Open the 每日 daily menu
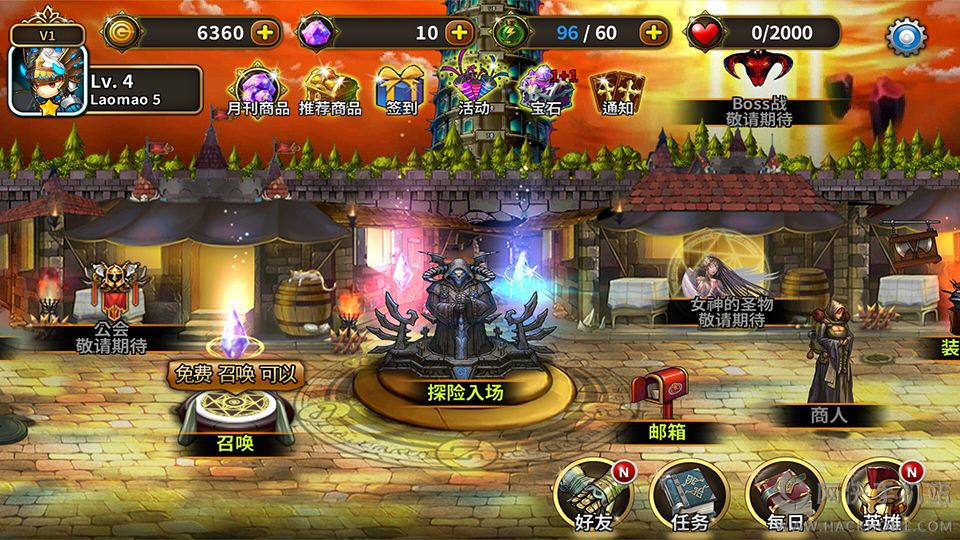 [x=785, y=493]
